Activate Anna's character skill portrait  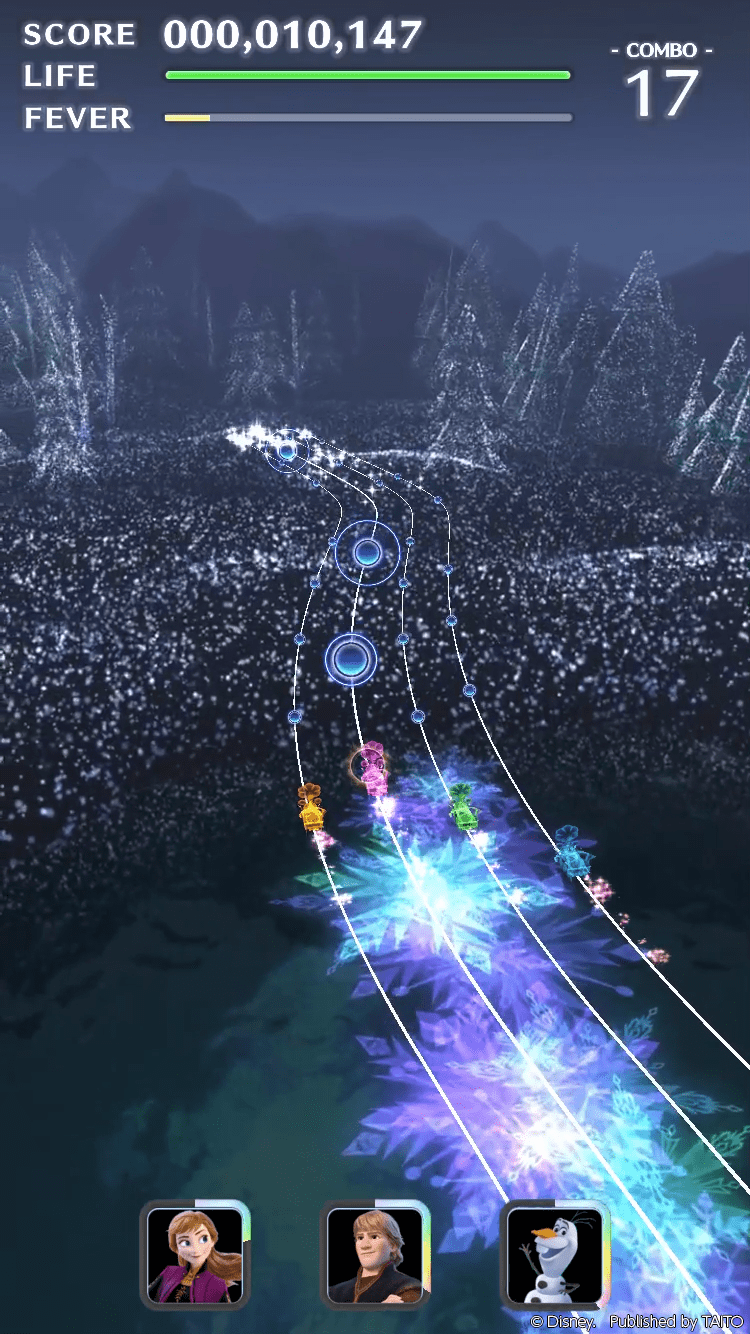click(x=195, y=1254)
